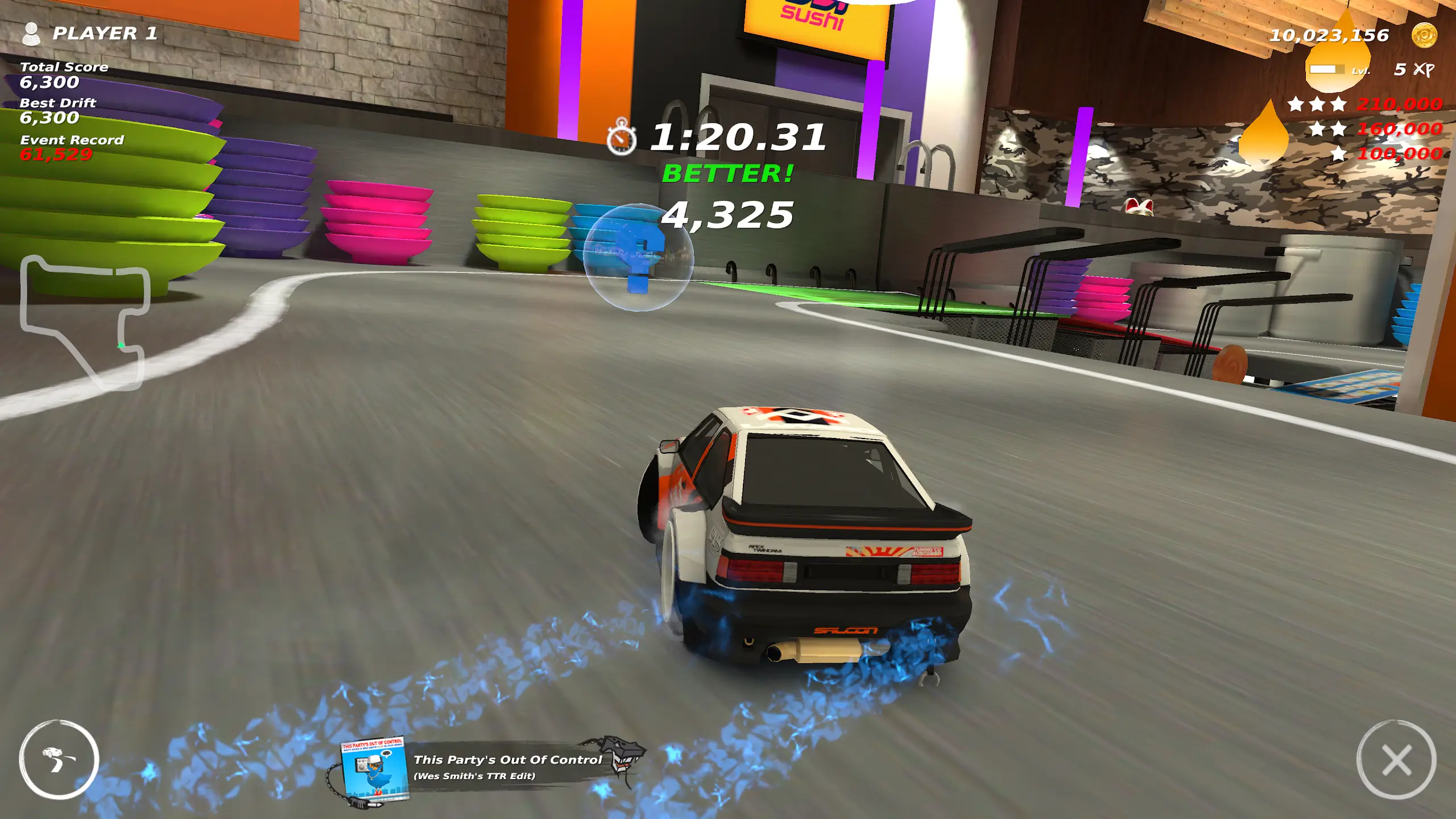Screen dimensions: 1456x819
Task: Click the gold coin currency icon
Action: point(1424,35)
